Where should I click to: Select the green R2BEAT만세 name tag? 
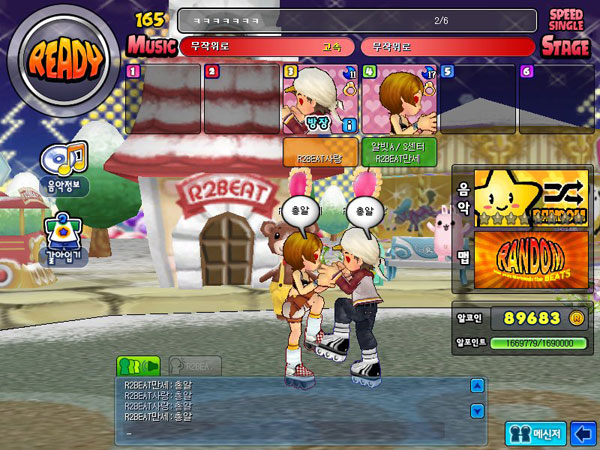(397, 152)
